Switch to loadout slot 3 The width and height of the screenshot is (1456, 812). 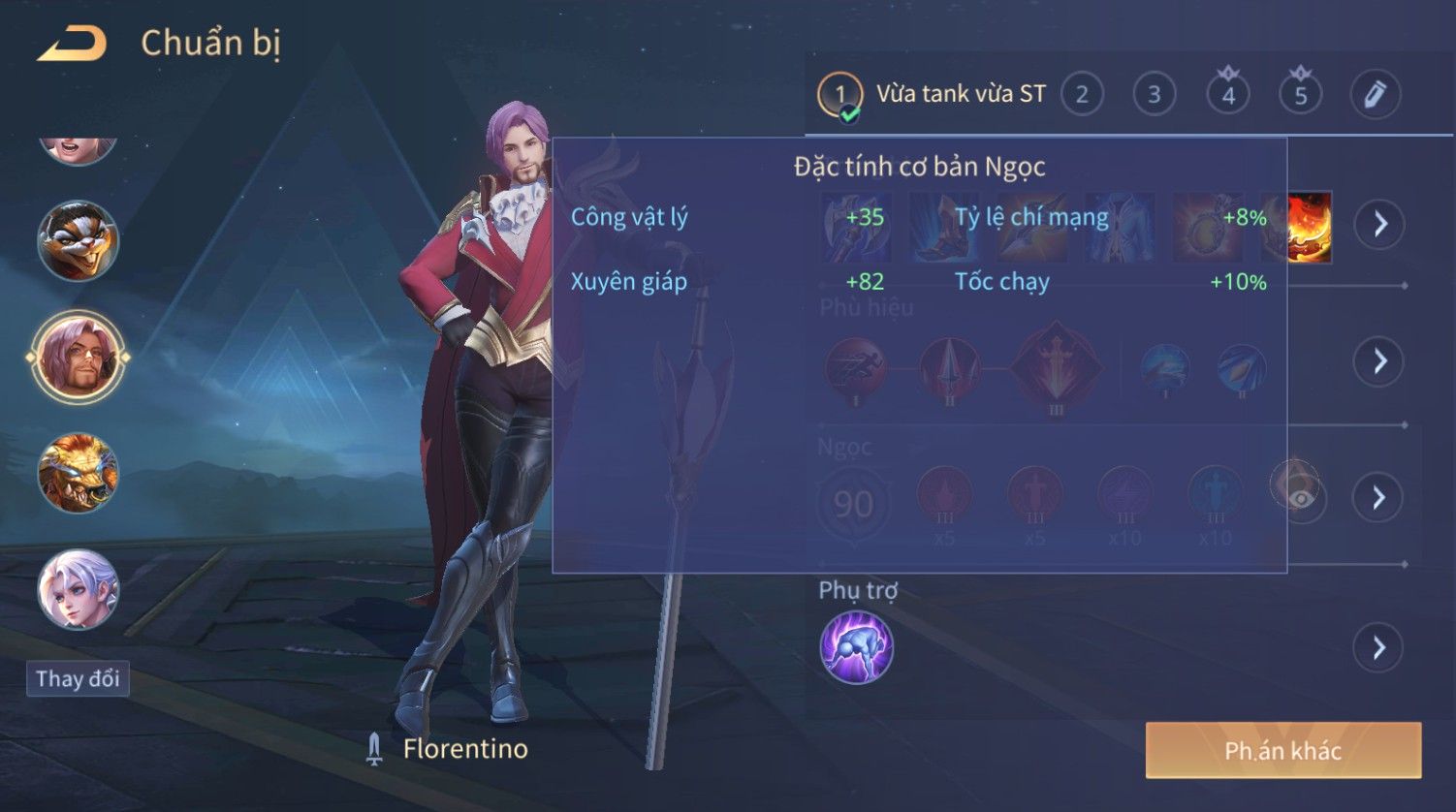pyautogui.click(x=1154, y=95)
